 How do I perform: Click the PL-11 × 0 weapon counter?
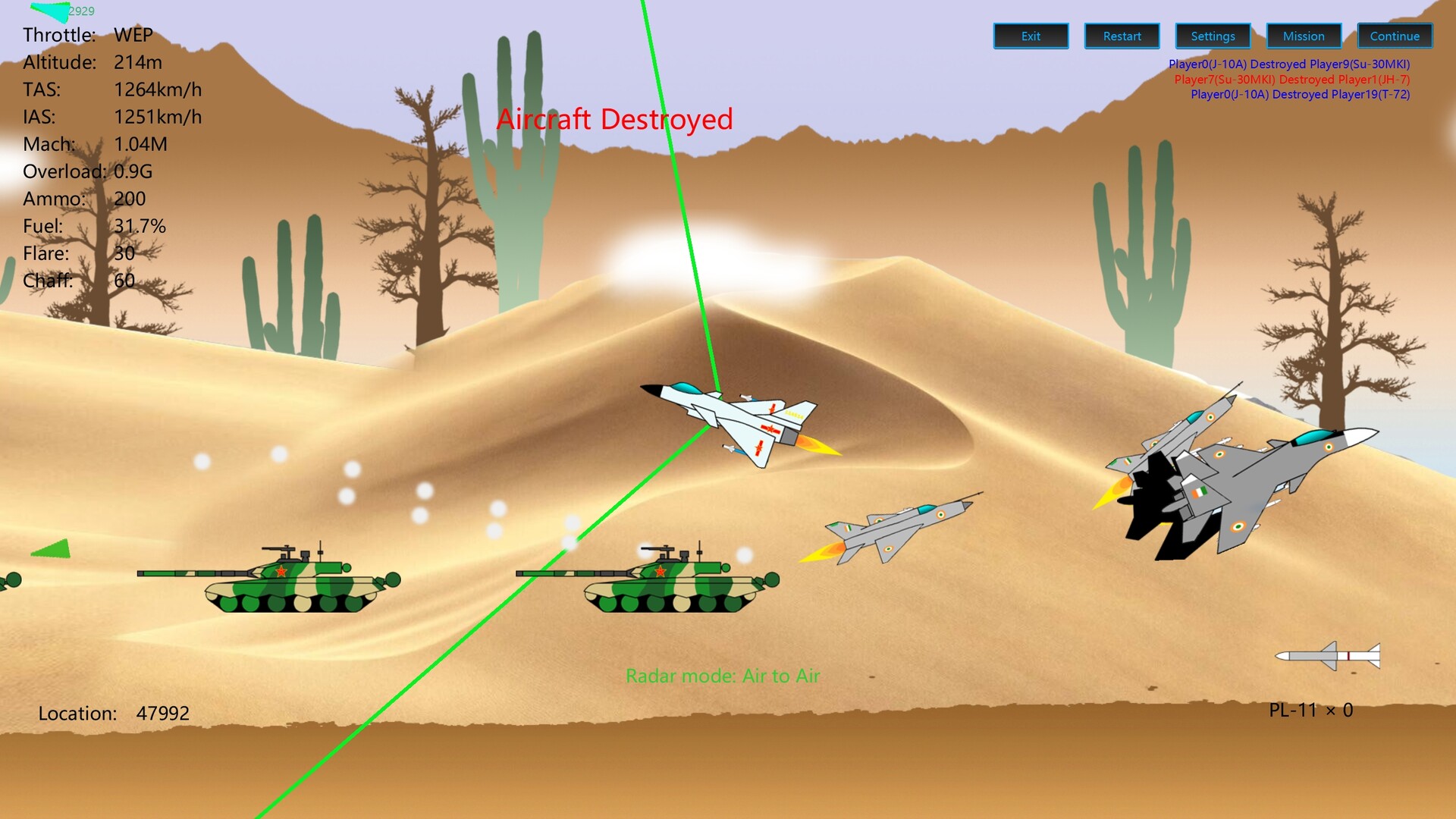click(x=1311, y=711)
